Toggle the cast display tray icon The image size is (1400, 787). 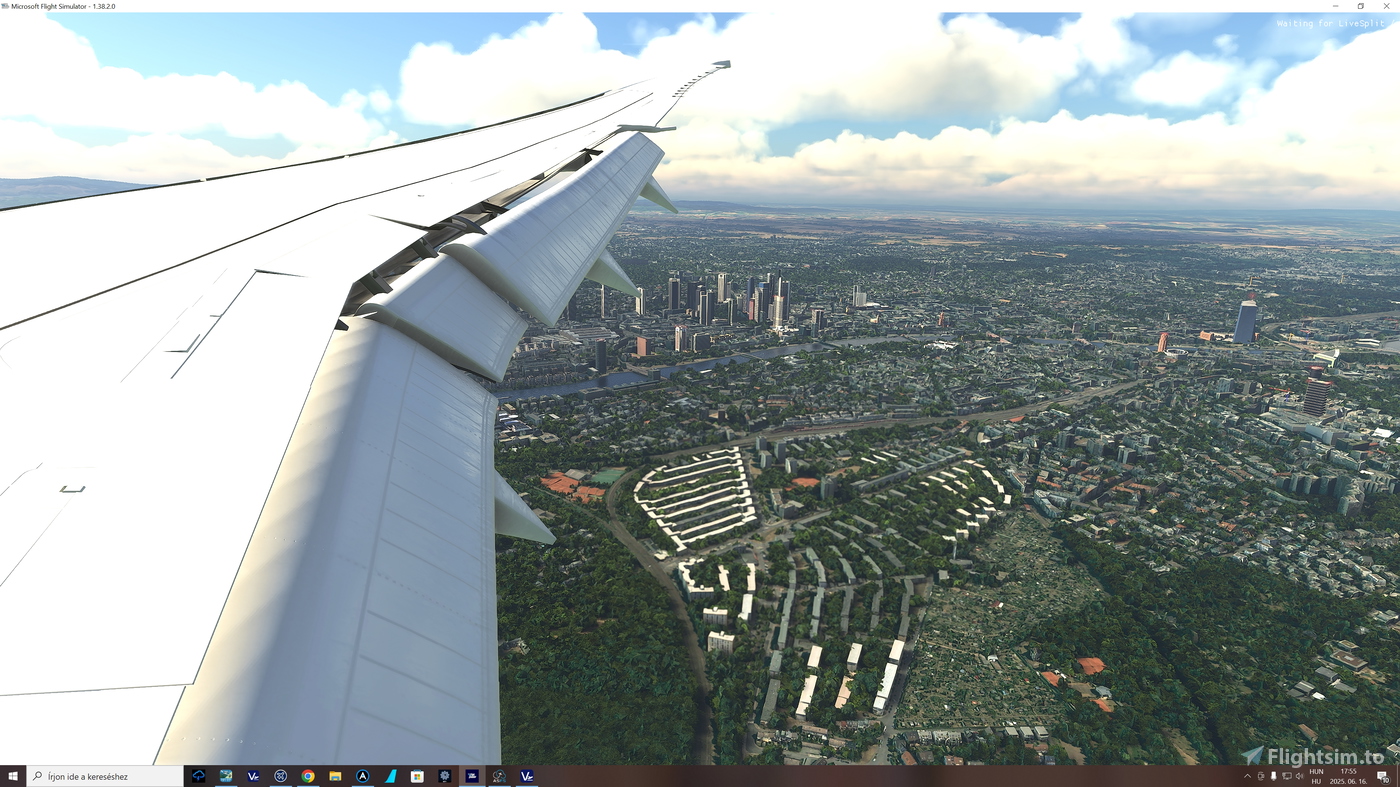(x=1287, y=775)
